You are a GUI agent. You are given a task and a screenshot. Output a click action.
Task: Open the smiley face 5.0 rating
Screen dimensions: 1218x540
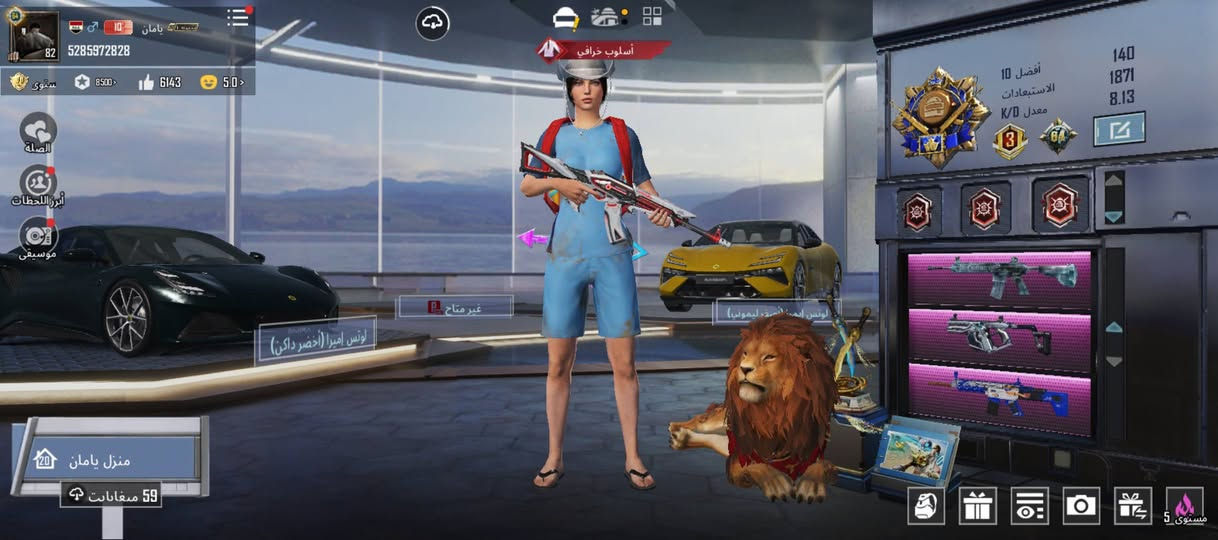[x=221, y=82]
